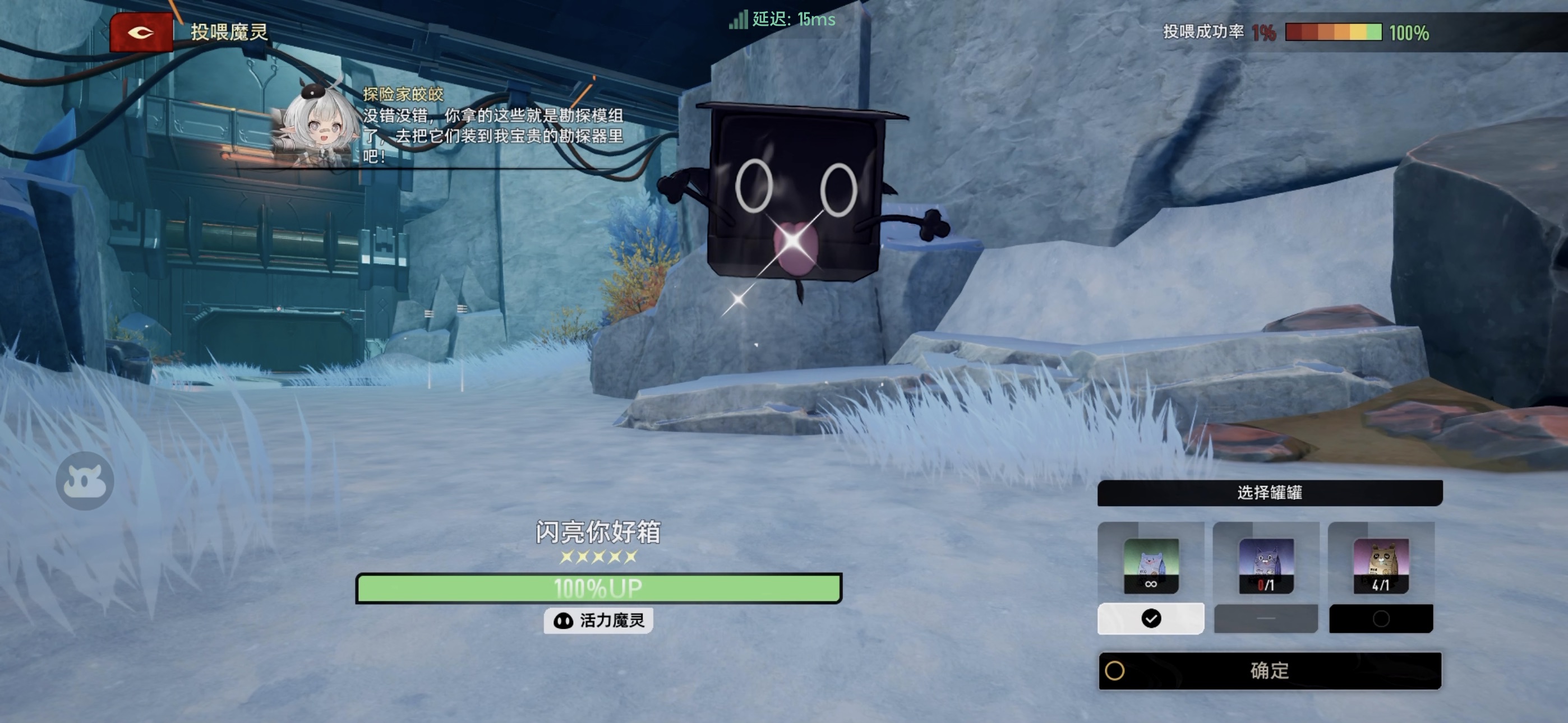Open the round creature icon button
The height and width of the screenshot is (723, 1568).
coord(85,481)
